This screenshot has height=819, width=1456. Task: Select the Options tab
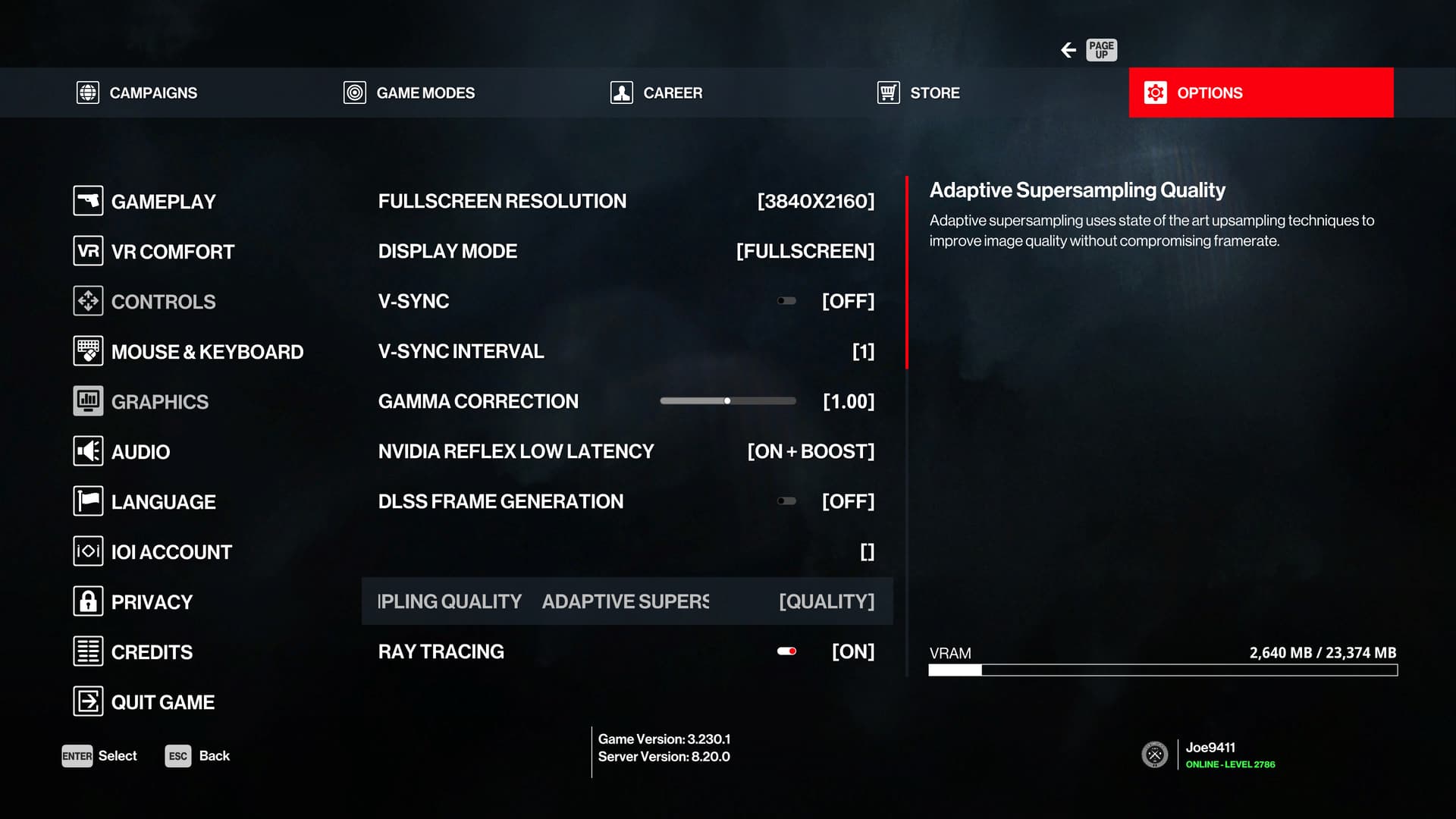(1260, 93)
